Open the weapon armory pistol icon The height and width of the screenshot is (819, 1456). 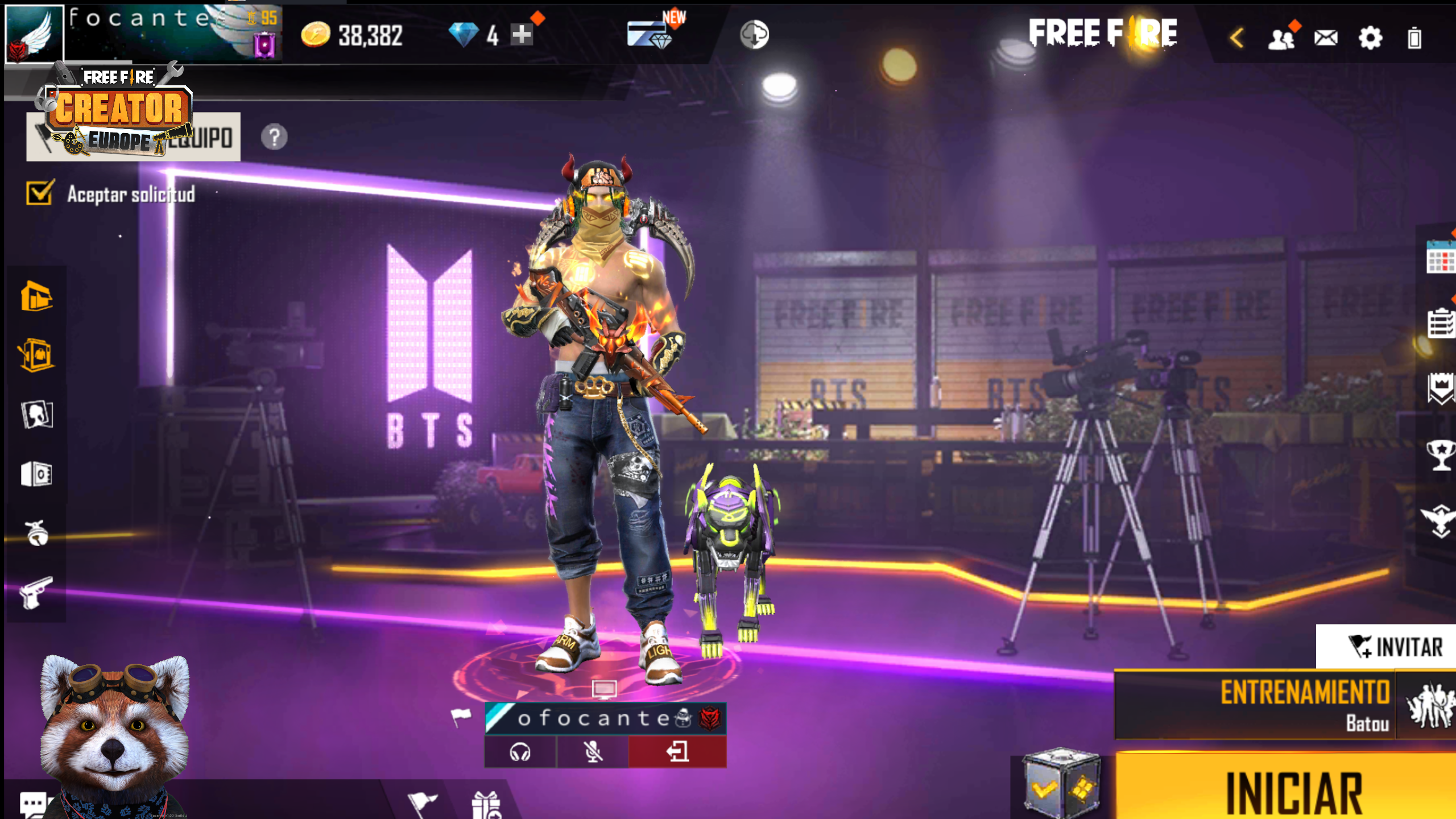(x=36, y=593)
